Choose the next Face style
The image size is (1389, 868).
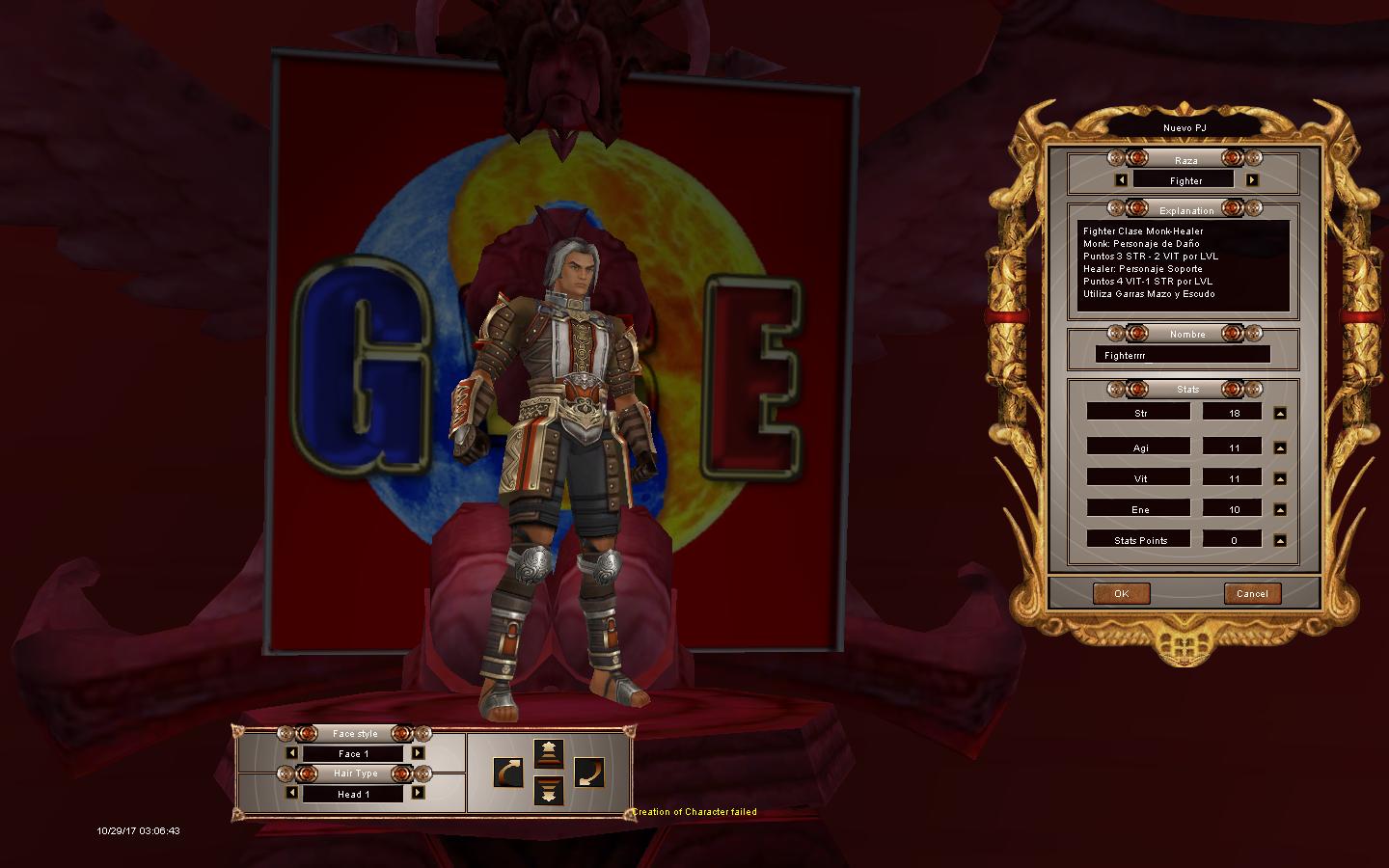tap(418, 753)
